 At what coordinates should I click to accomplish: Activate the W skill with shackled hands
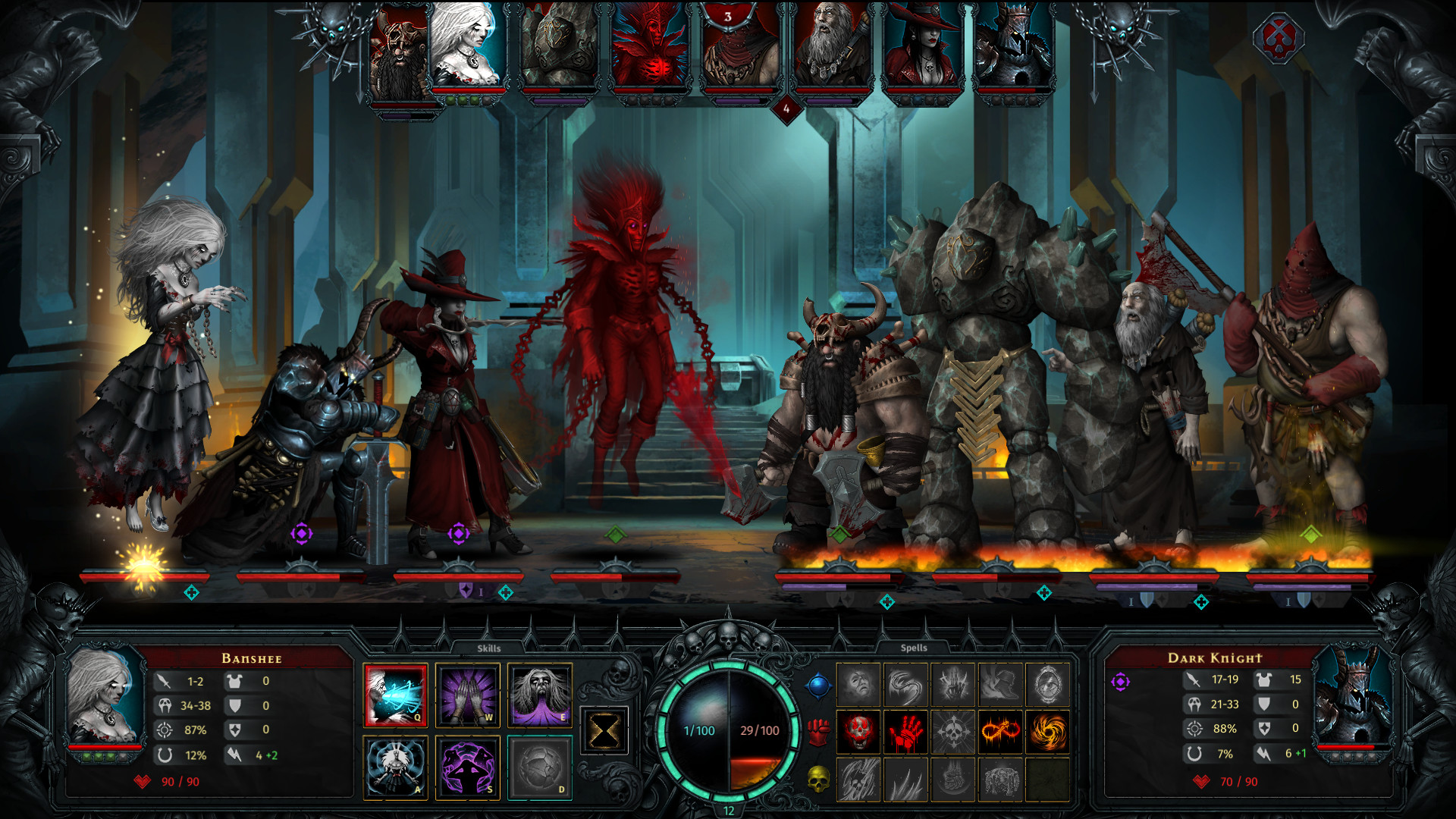tap(468, 697)
